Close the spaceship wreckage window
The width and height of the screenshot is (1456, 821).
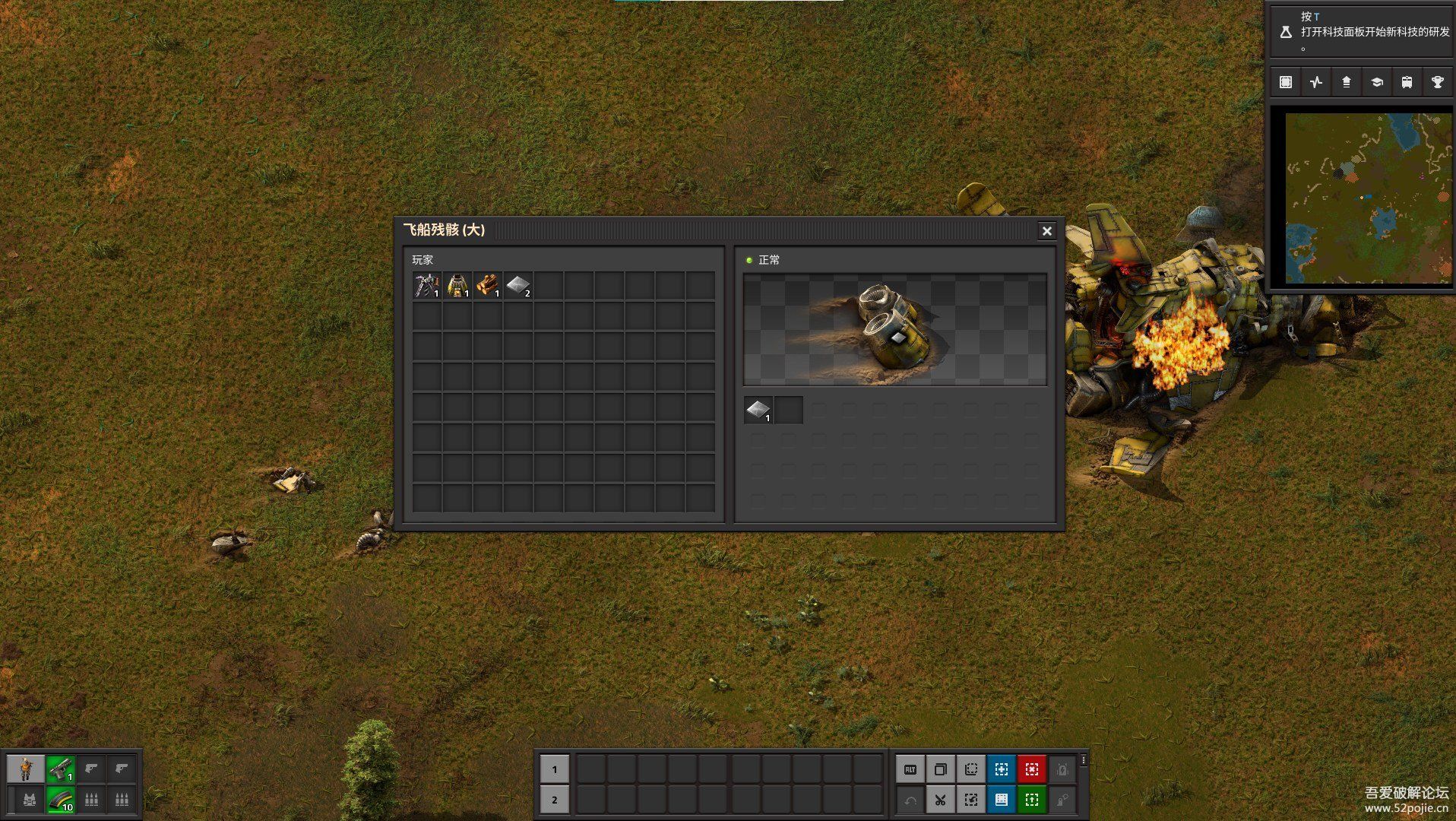(1046, 231)
